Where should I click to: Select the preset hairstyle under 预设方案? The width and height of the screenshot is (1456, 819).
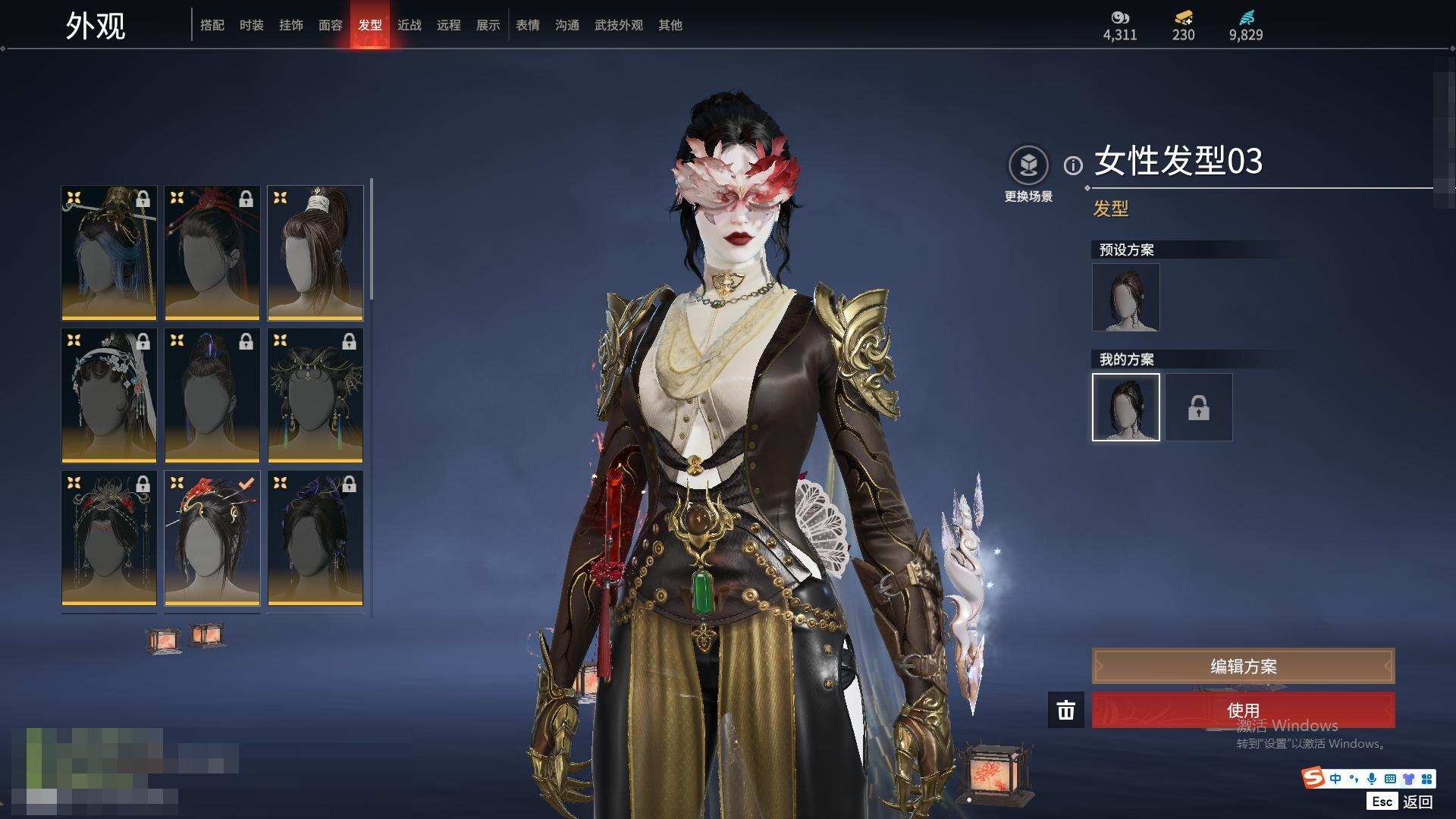tap(1125, 297)
